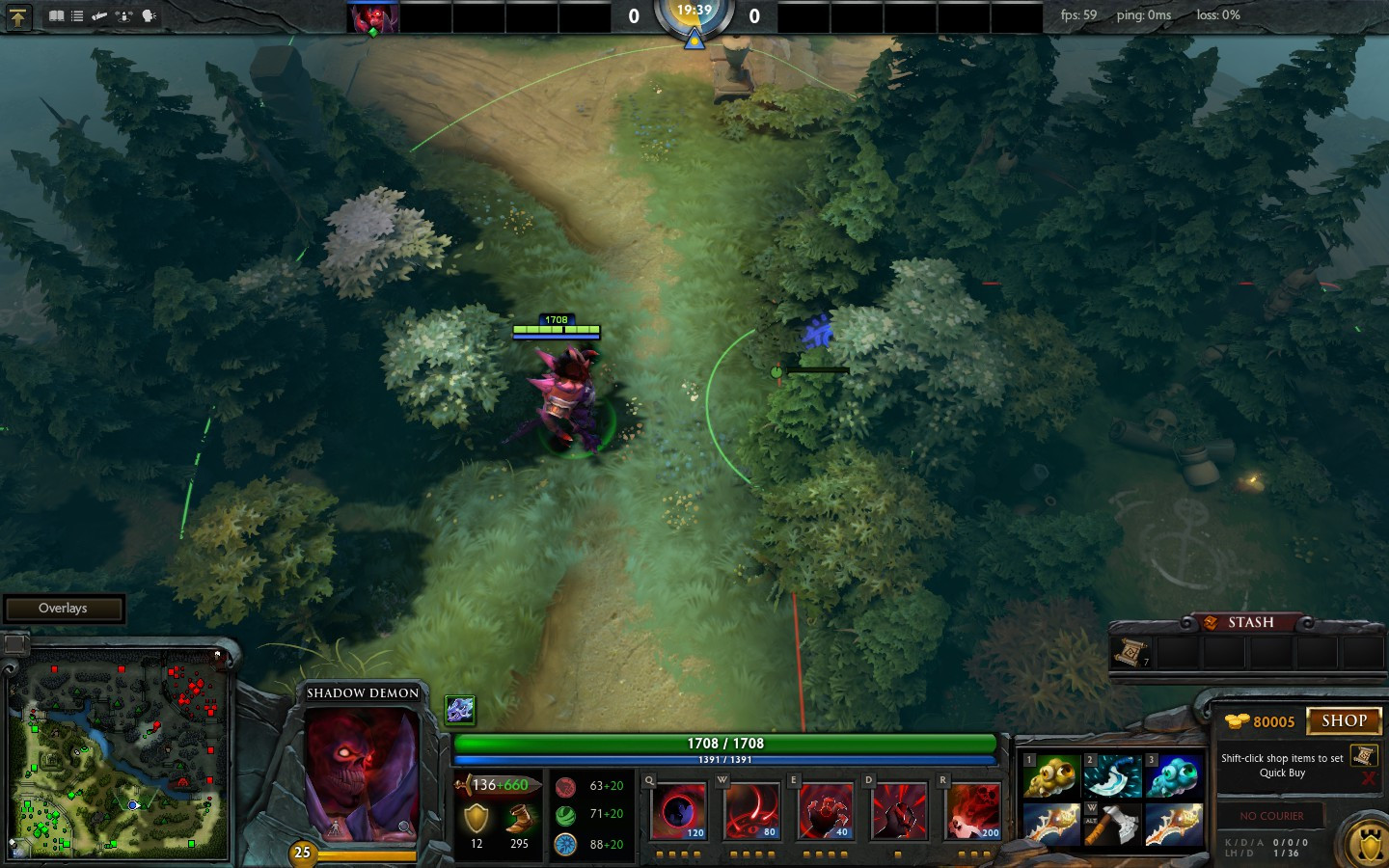Click the magnifier on the hero portrait

point(406,827)
